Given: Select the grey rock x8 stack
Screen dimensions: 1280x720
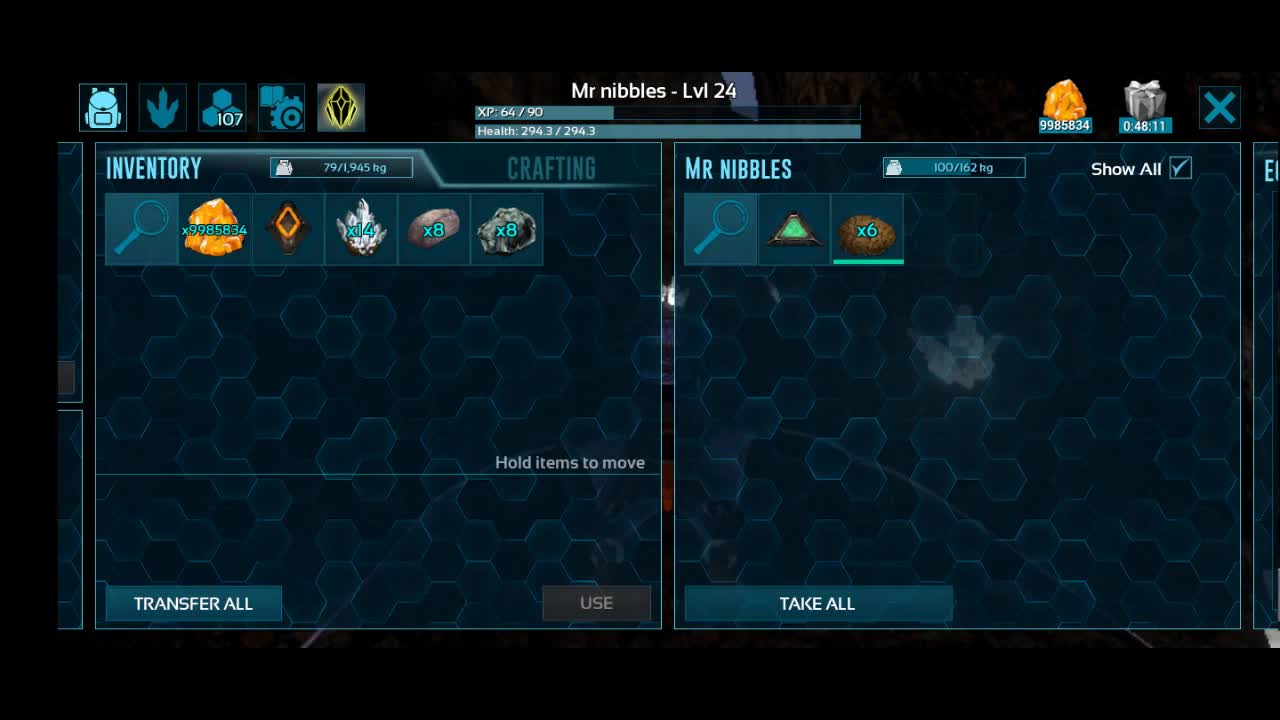Looking at the screenshot, I should pos(506,229).
